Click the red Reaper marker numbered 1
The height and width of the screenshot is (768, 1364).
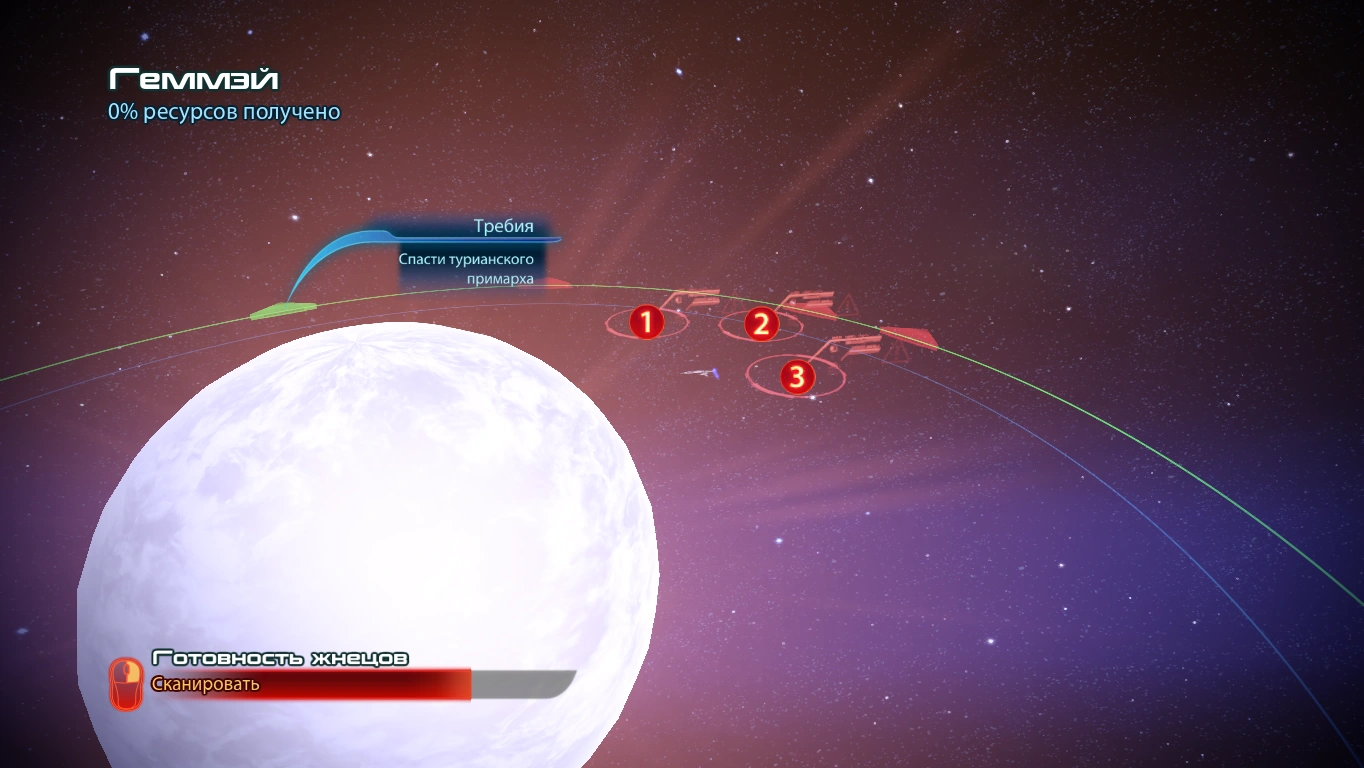click(647, 322)
